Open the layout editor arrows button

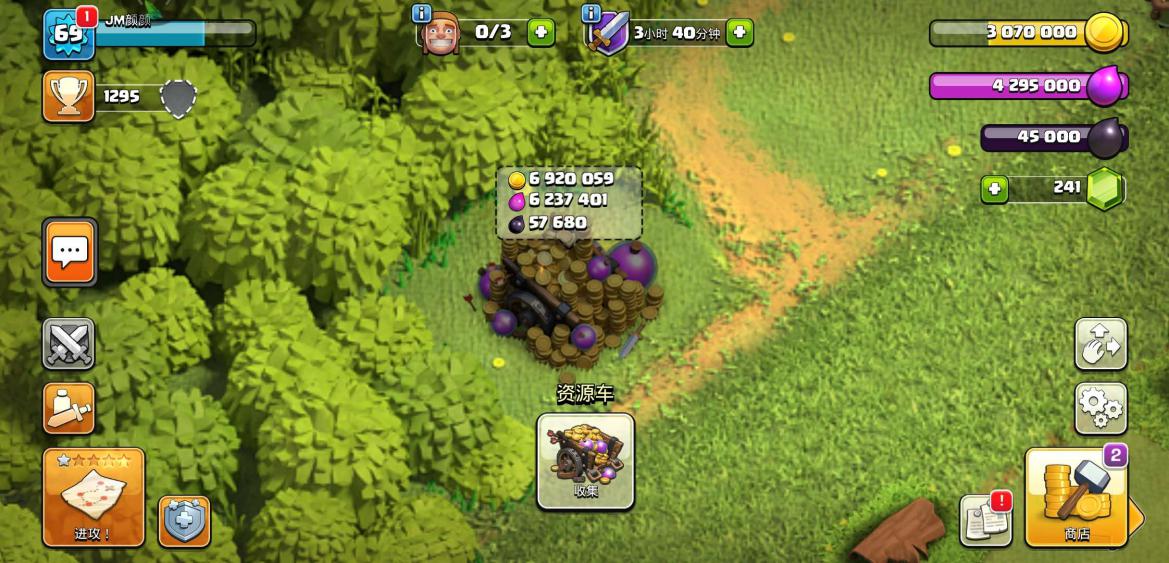coord(1100,344)
